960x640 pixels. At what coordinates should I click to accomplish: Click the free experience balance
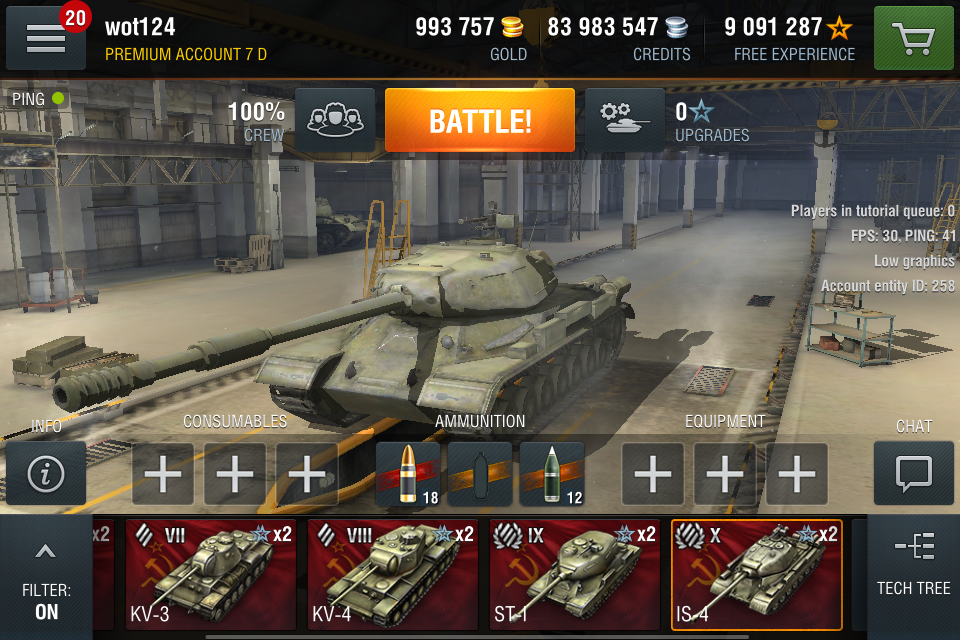(x=789, y=38)
